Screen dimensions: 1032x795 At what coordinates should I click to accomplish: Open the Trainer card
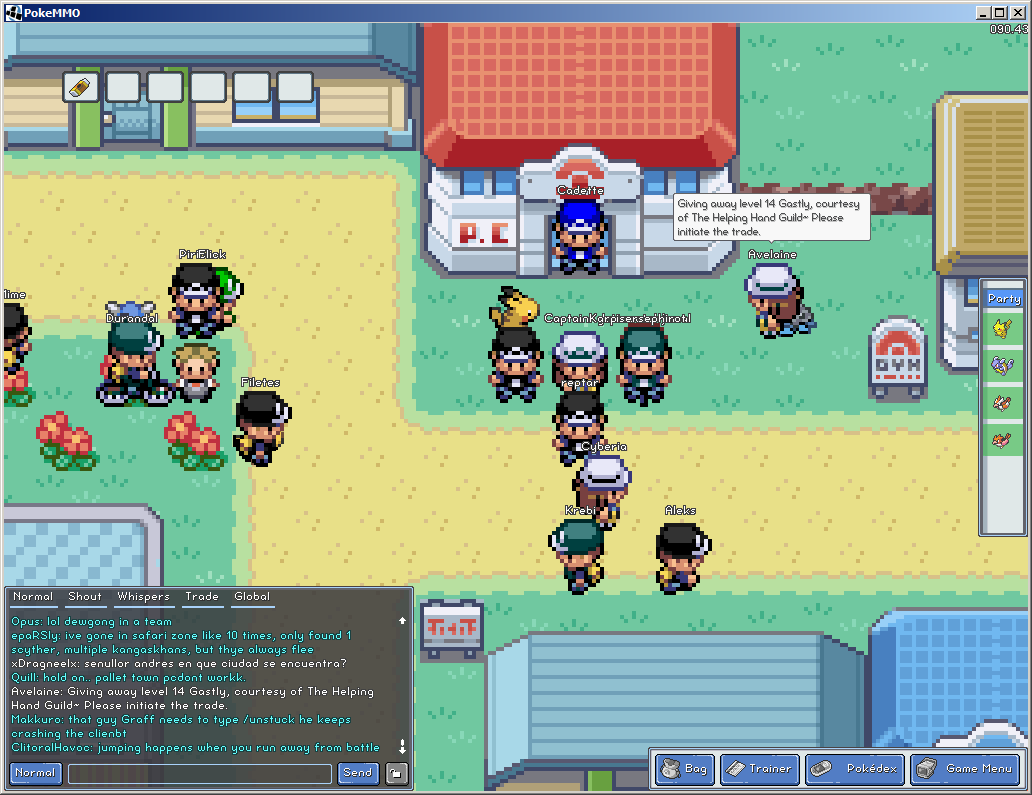point(759,769)
